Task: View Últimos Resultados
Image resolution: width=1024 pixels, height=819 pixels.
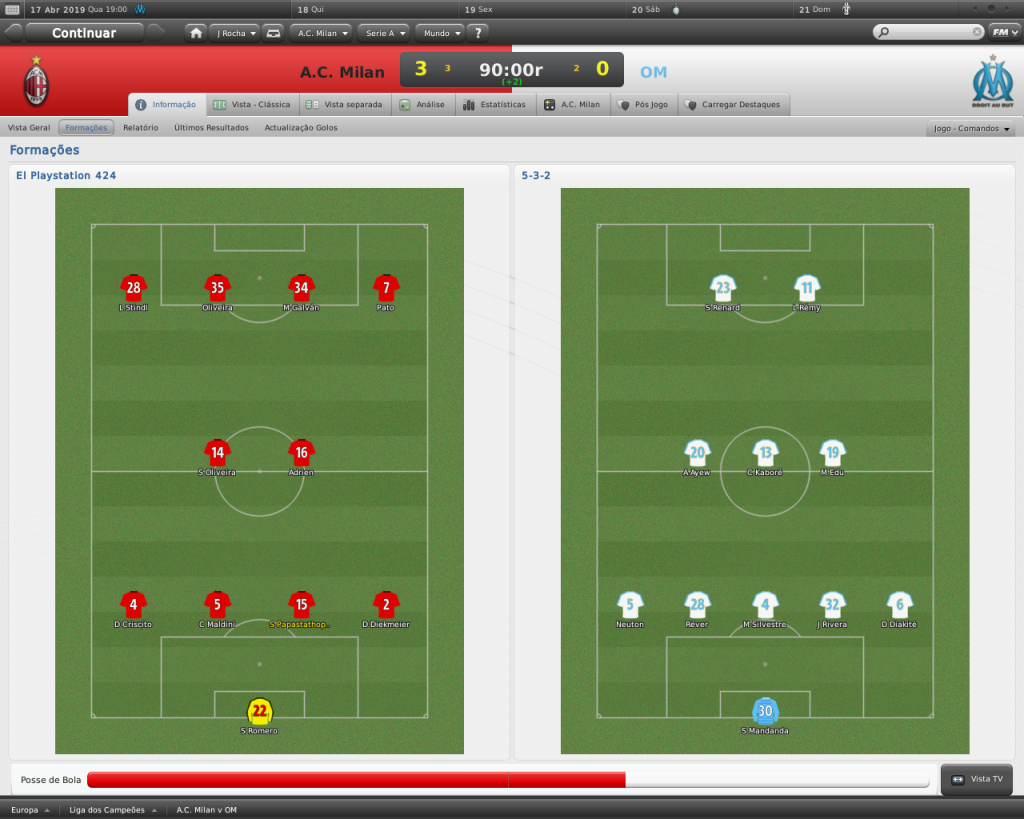Action: point(211,128)
